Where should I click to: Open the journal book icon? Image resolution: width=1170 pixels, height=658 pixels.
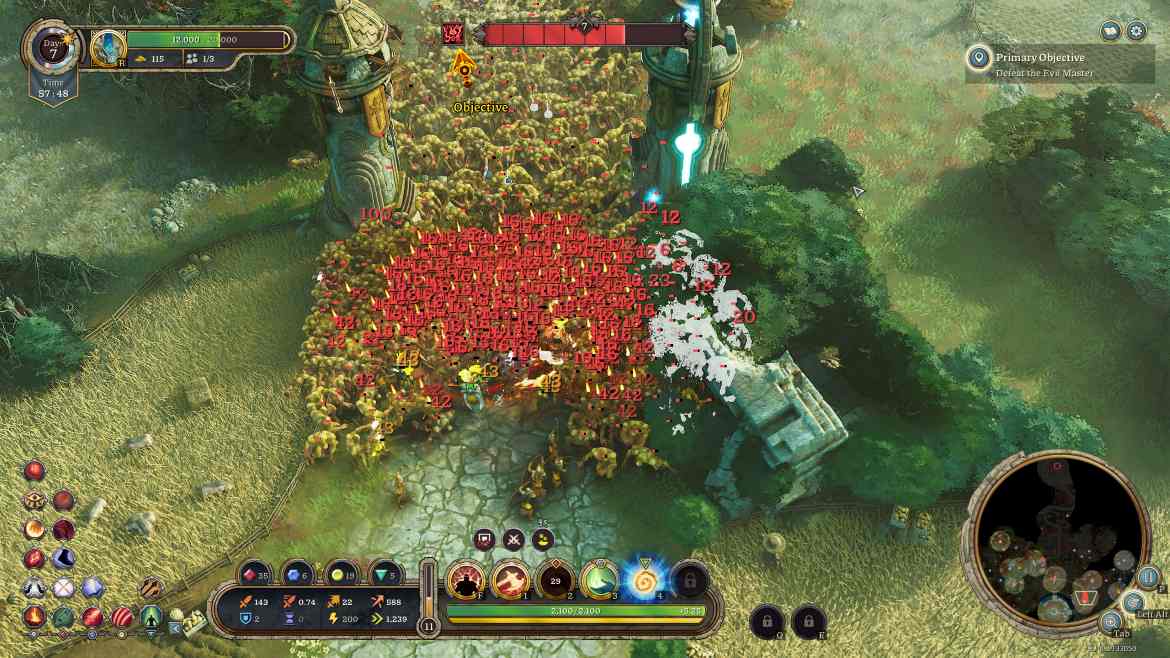click(x=1110, y=31)
